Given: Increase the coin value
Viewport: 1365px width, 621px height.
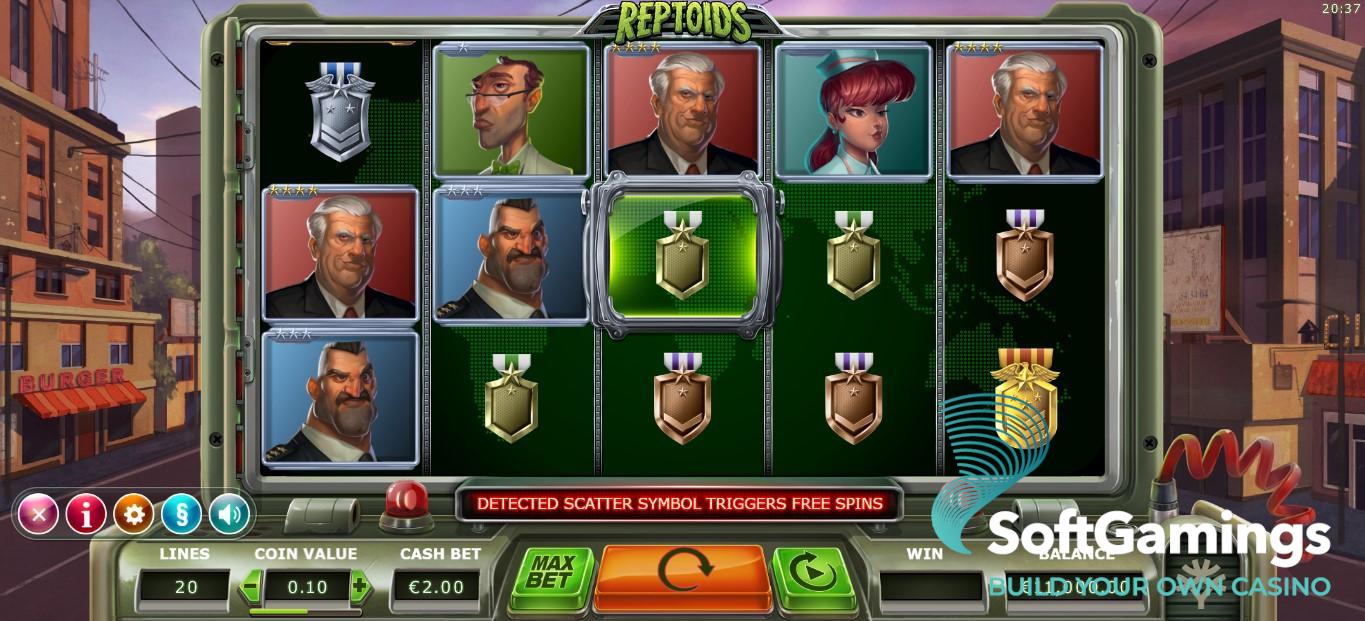Looking at the screenshot, I should point(359,586).
